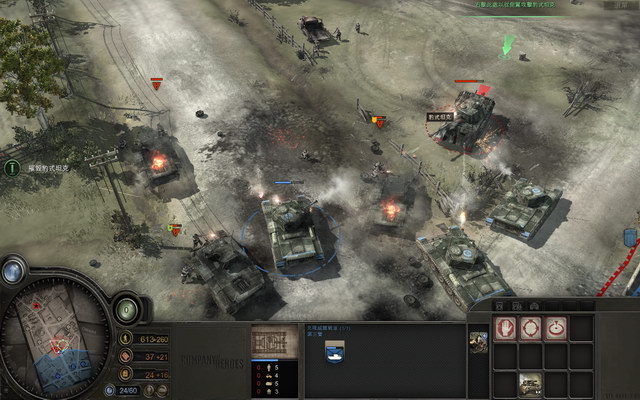The height and width of the screenshot is (400, 640).
Task: Click the building thumbnail in info panel
Action: [x=267, y=340]
